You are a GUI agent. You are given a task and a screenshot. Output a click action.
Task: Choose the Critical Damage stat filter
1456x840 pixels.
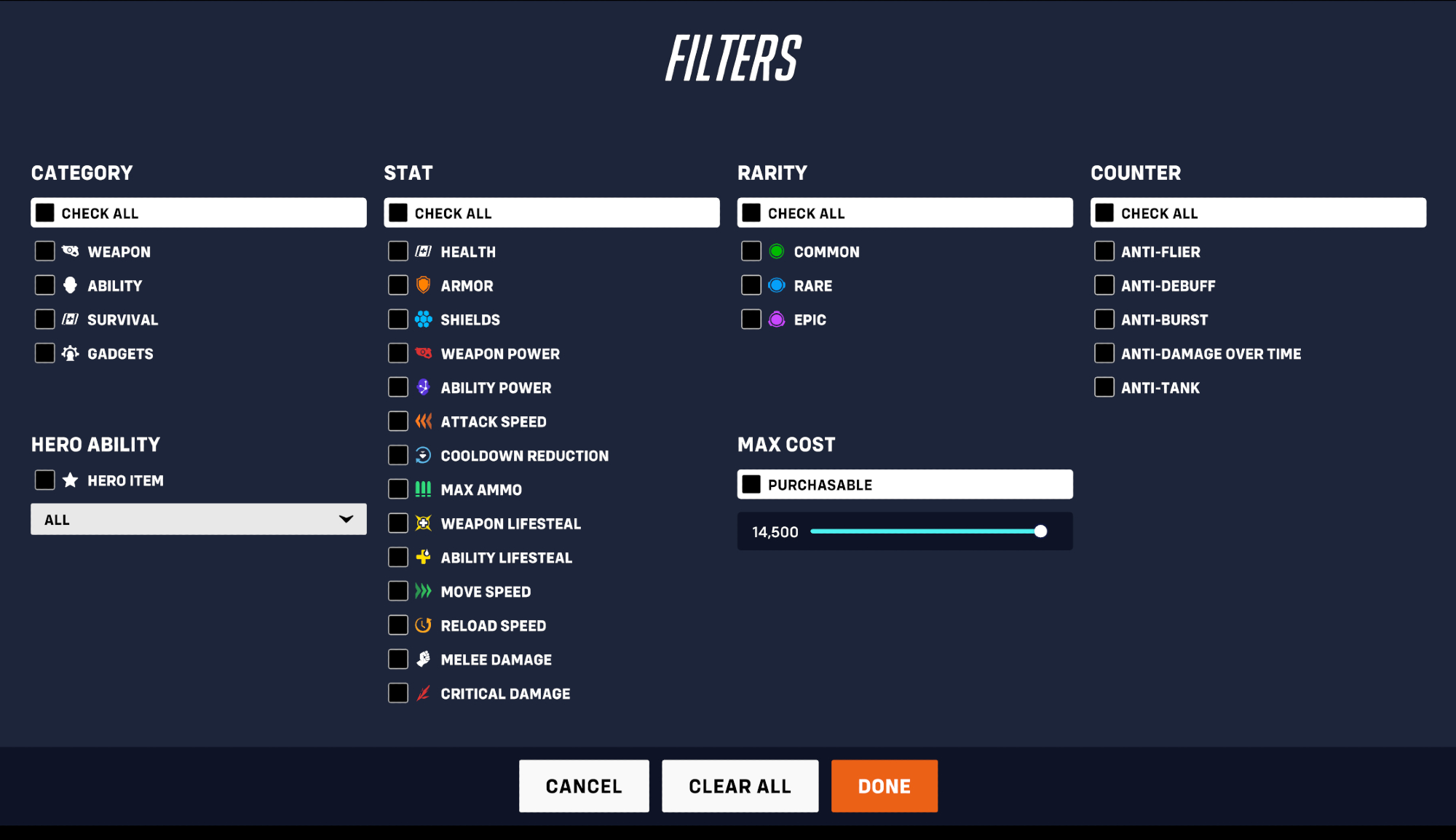[398, 693]
